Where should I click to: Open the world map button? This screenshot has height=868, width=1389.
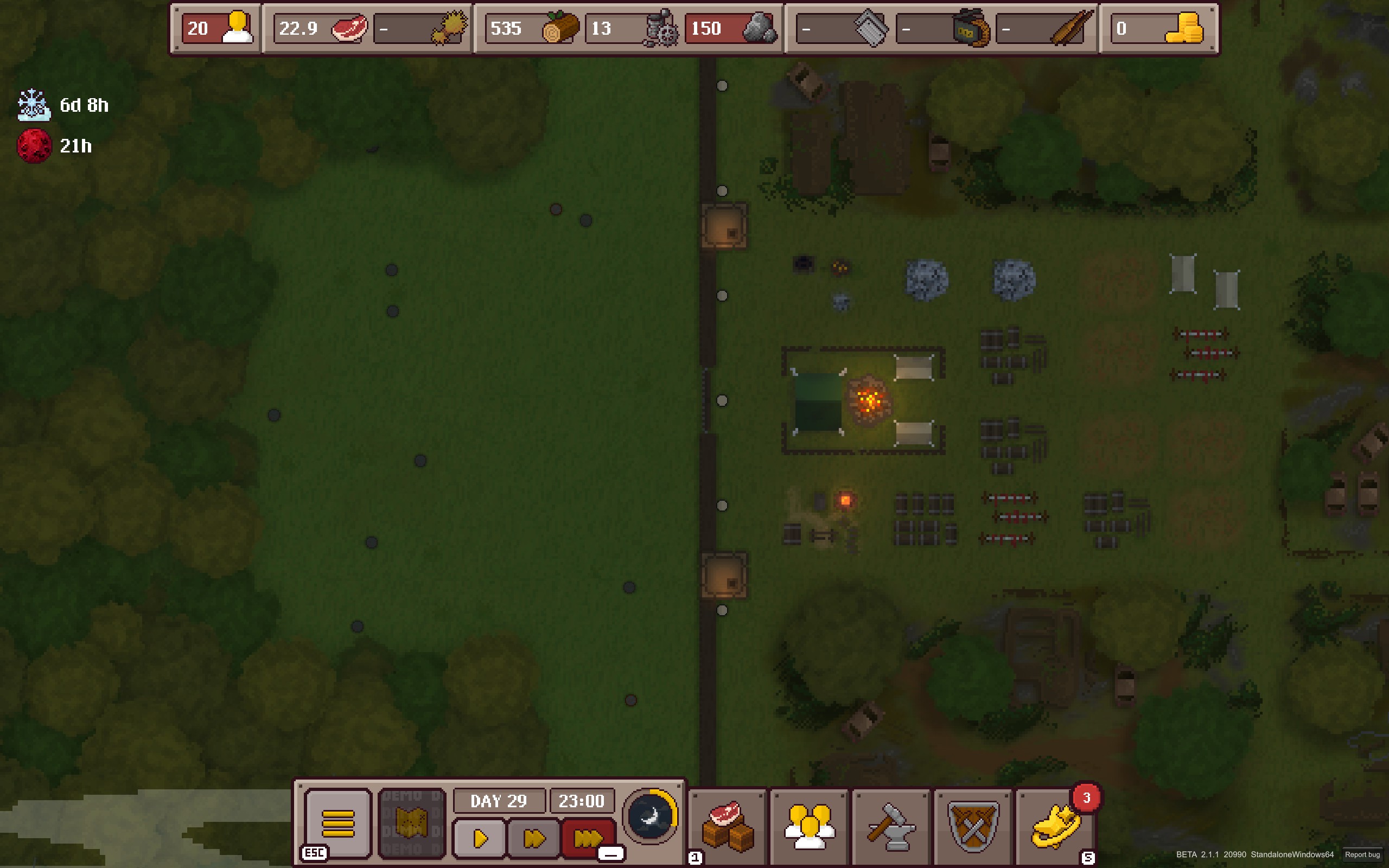411,823
